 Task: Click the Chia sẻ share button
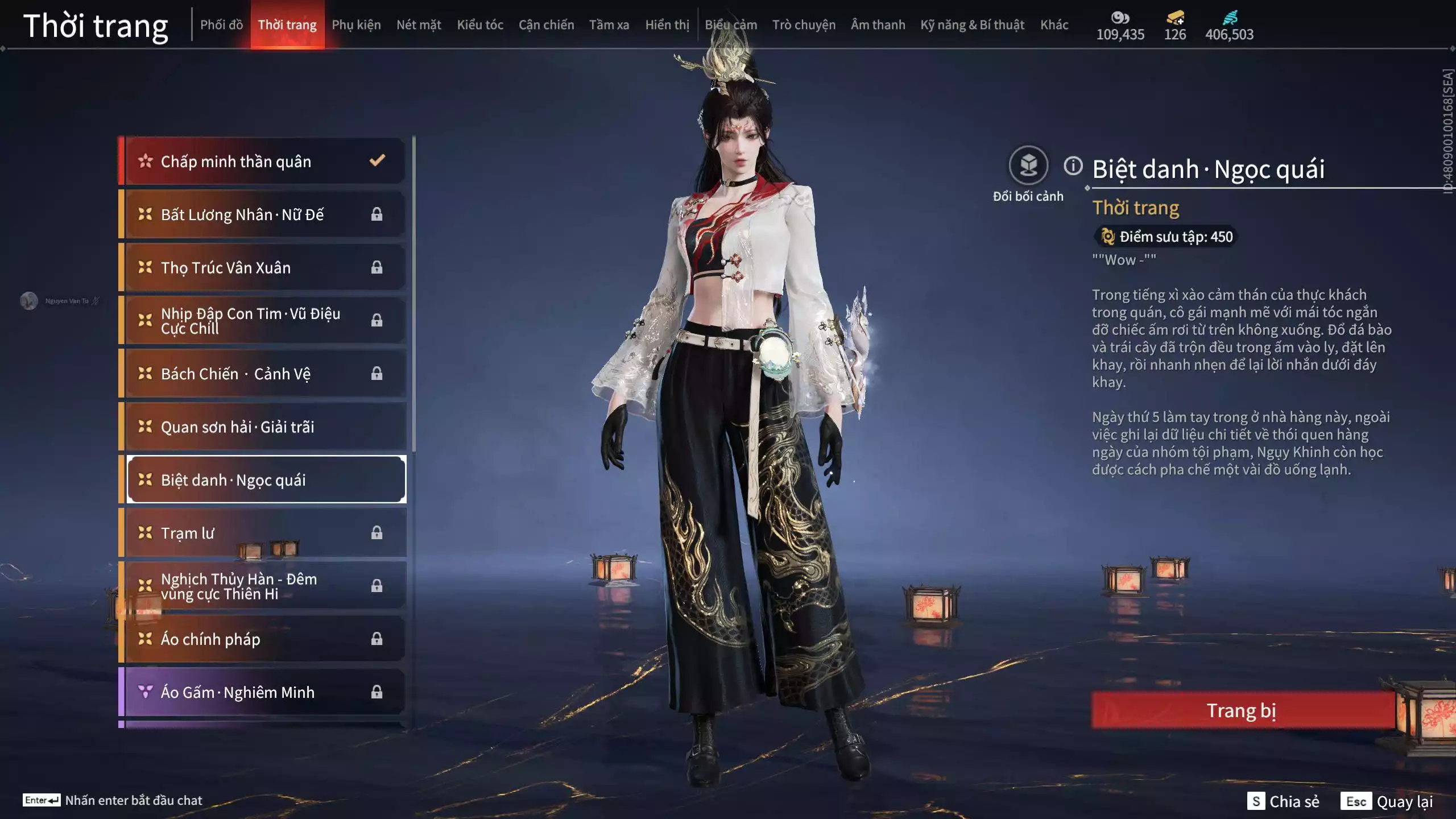(x=1284, y=801)
